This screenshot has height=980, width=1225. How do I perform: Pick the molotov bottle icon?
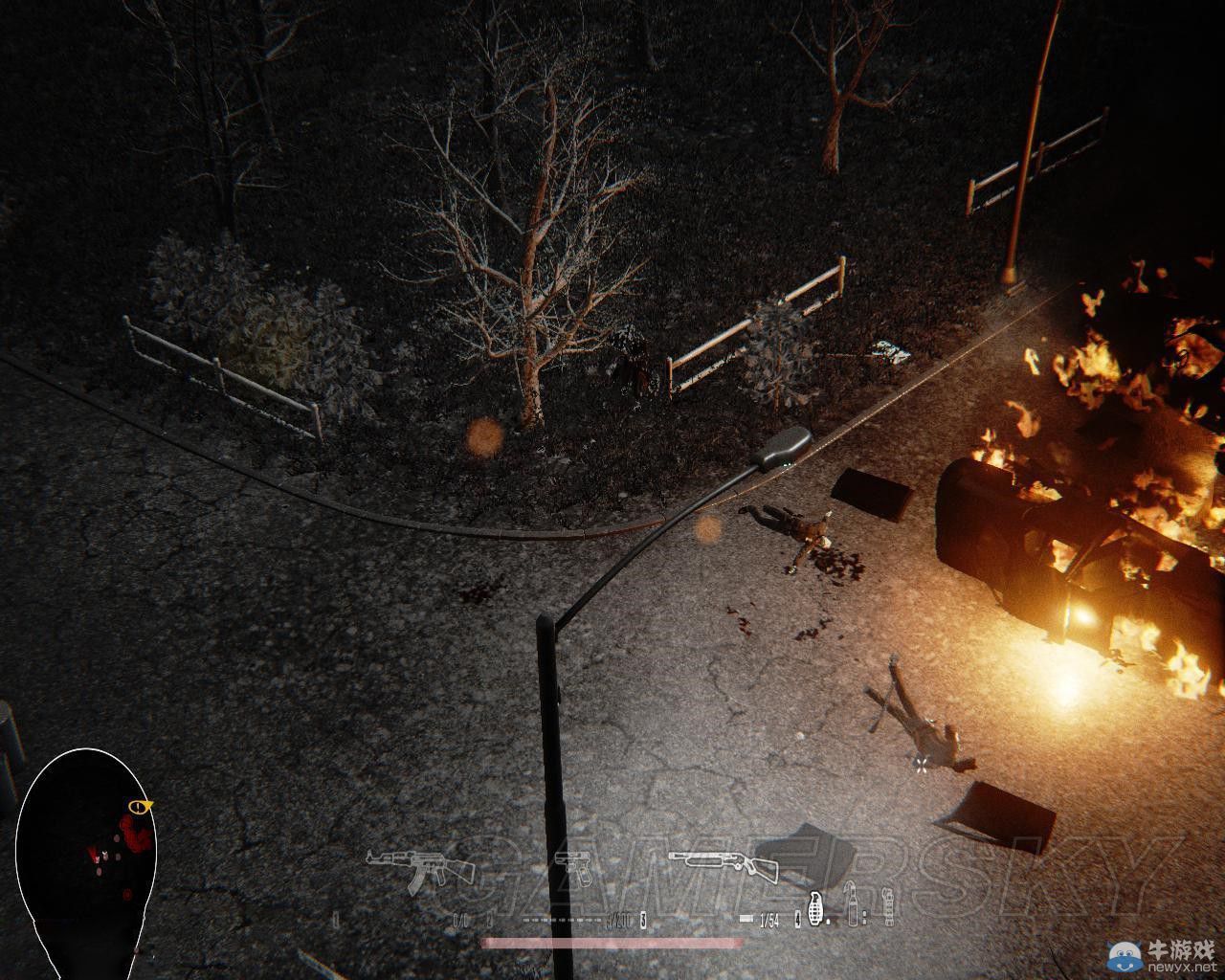[851, 905]
